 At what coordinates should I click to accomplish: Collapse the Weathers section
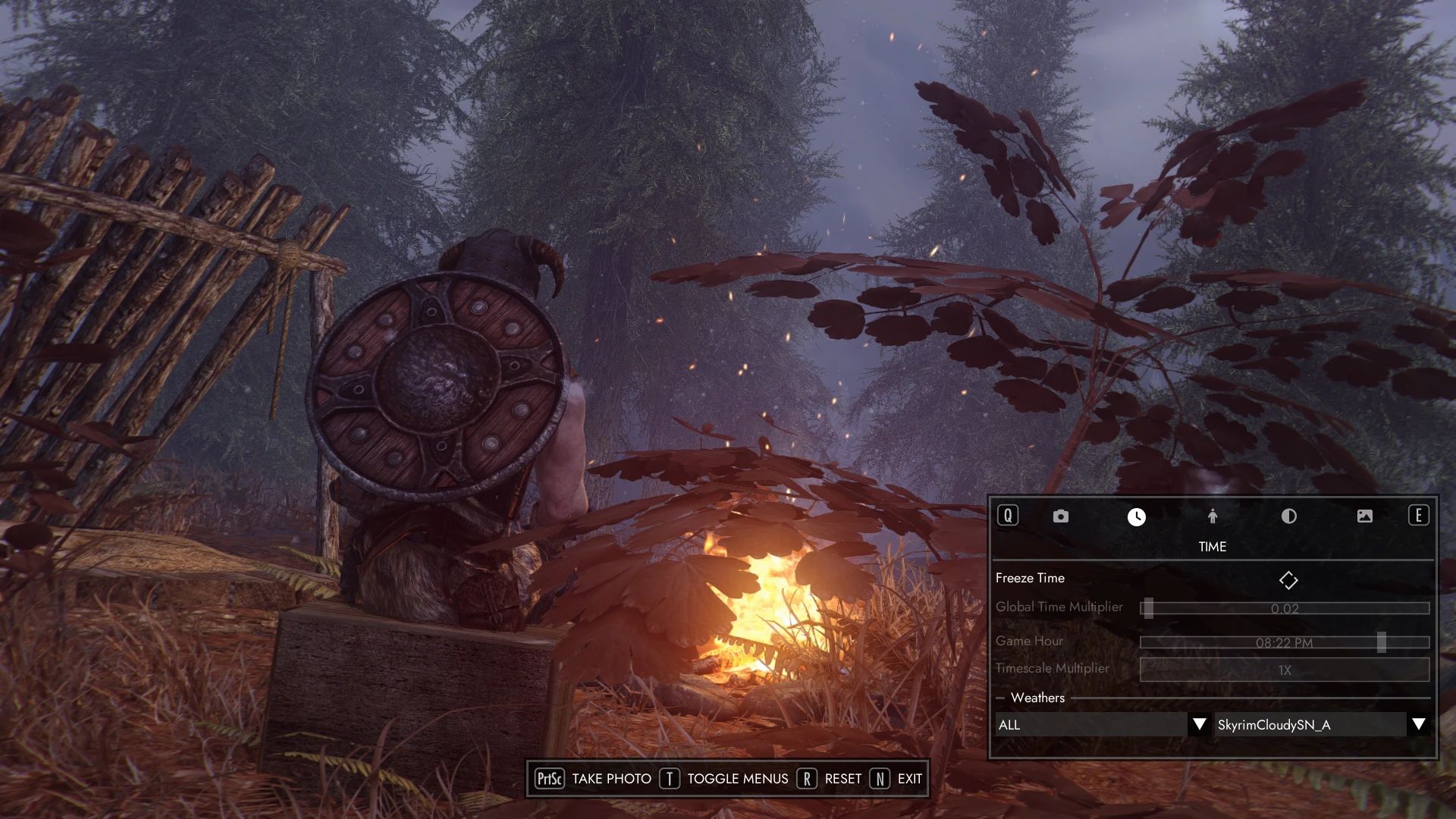[x=1003, y=698]
